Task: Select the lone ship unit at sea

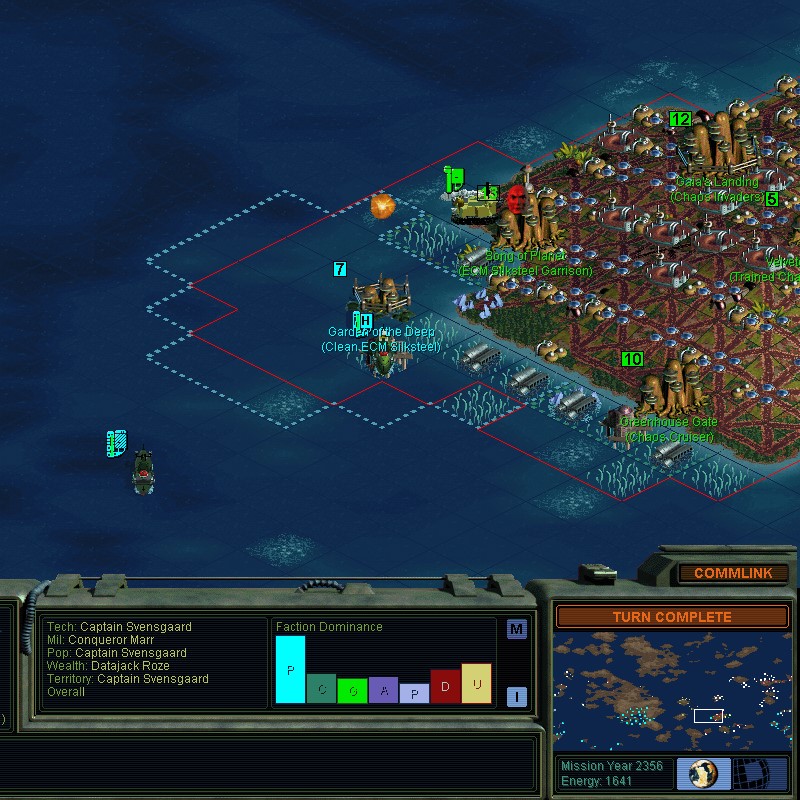Action: 143,468
